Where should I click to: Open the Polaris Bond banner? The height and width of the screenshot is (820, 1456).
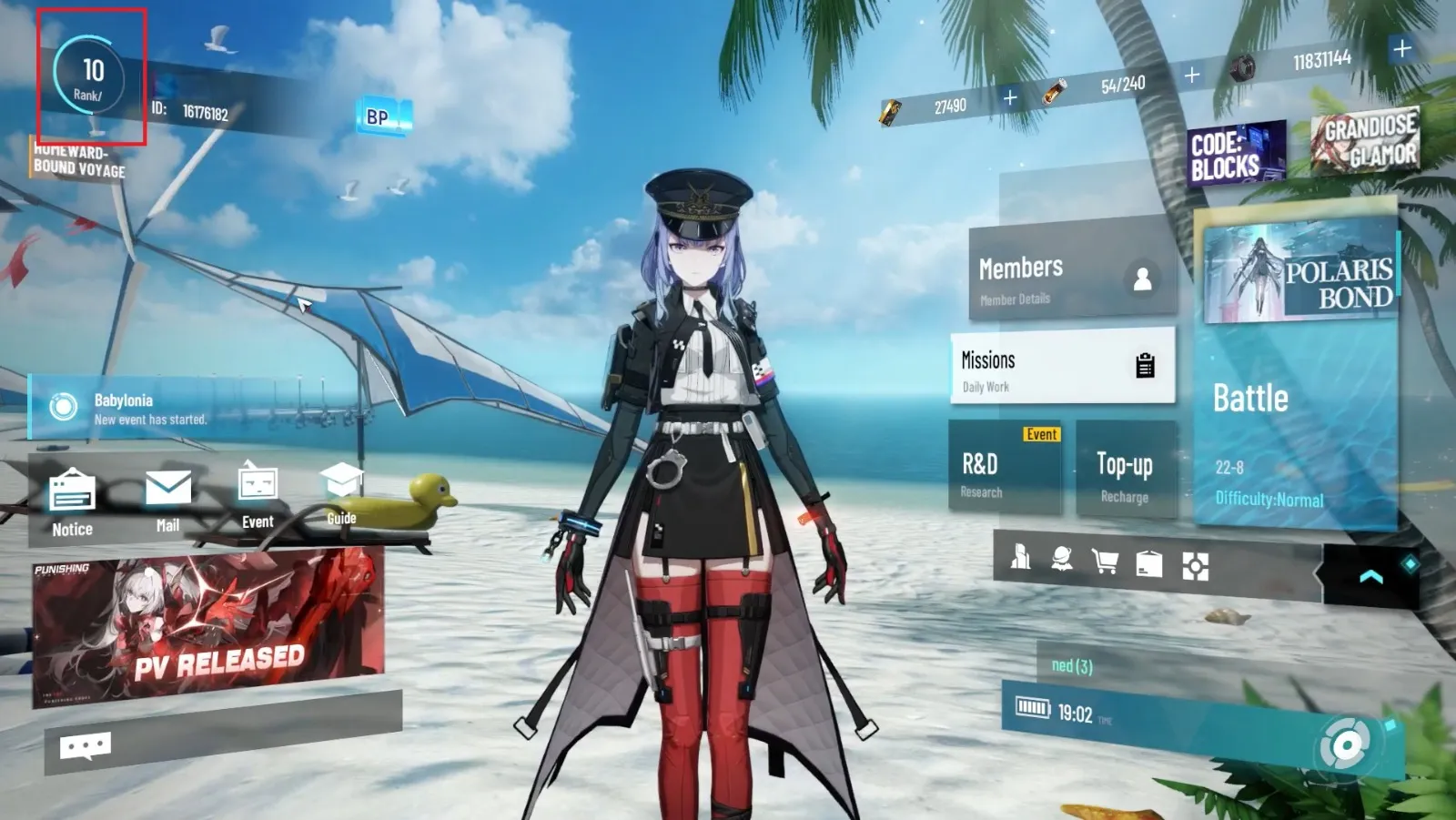1299,273
